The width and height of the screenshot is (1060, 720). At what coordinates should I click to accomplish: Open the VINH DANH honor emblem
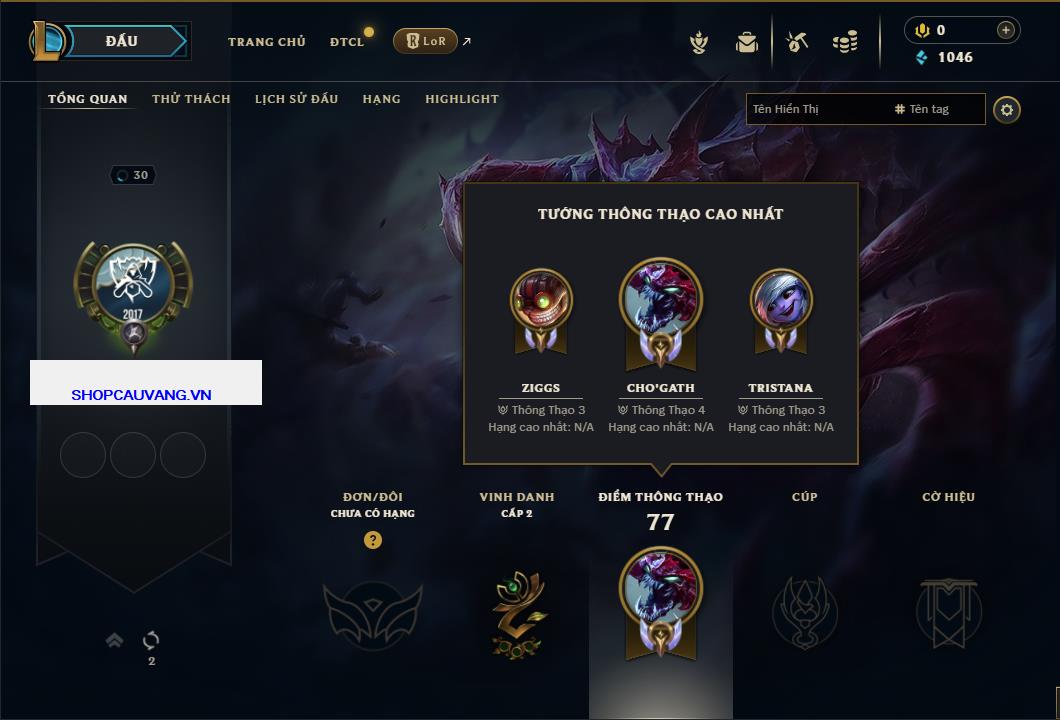click(517, 611)
